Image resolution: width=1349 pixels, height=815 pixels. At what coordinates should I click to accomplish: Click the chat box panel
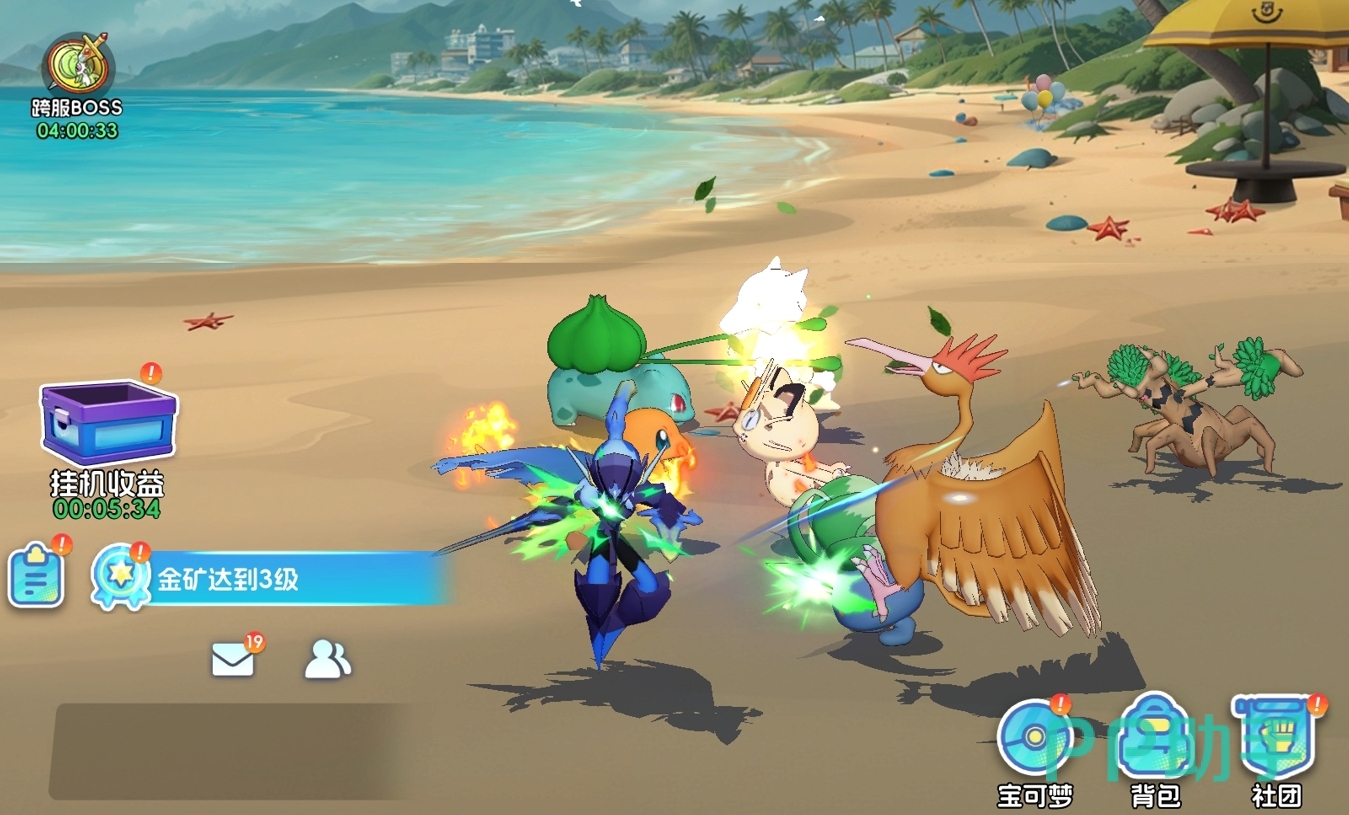coord(235,751)
